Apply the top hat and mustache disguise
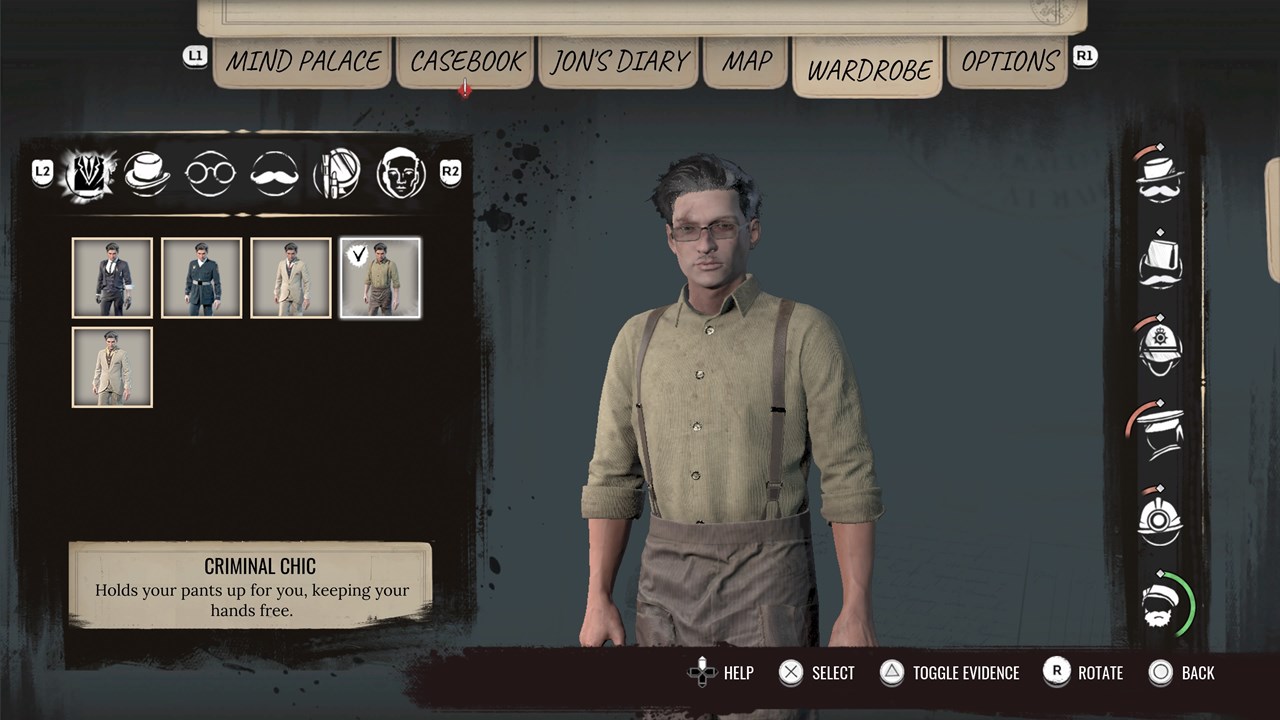1280x720 pixels. tap(1160, 174)
